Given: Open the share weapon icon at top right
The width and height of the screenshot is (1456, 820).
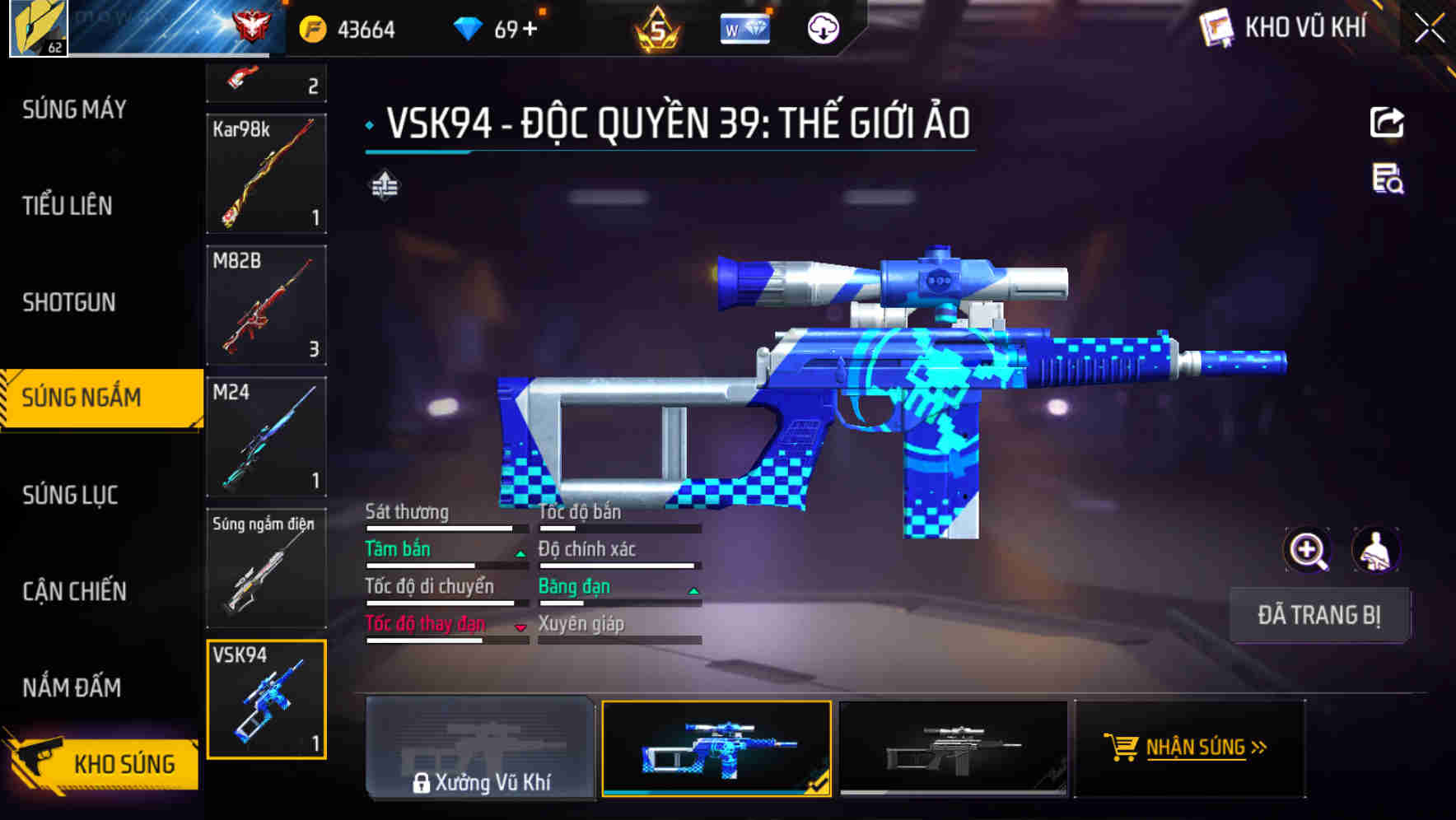Looking at the screenshot, I should coord(1388,122).
